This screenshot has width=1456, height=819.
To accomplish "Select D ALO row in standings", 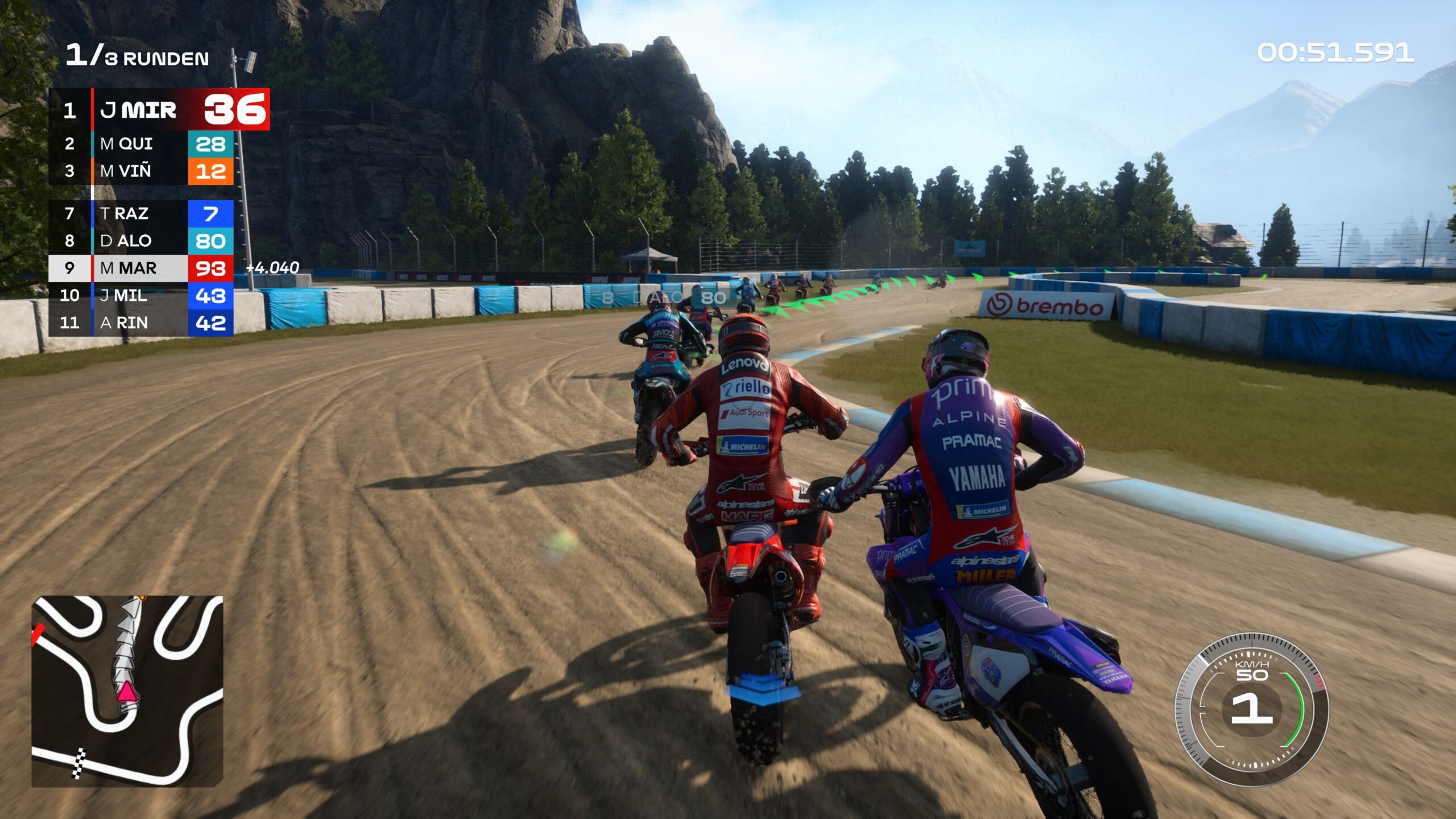I will click(141, 241).
